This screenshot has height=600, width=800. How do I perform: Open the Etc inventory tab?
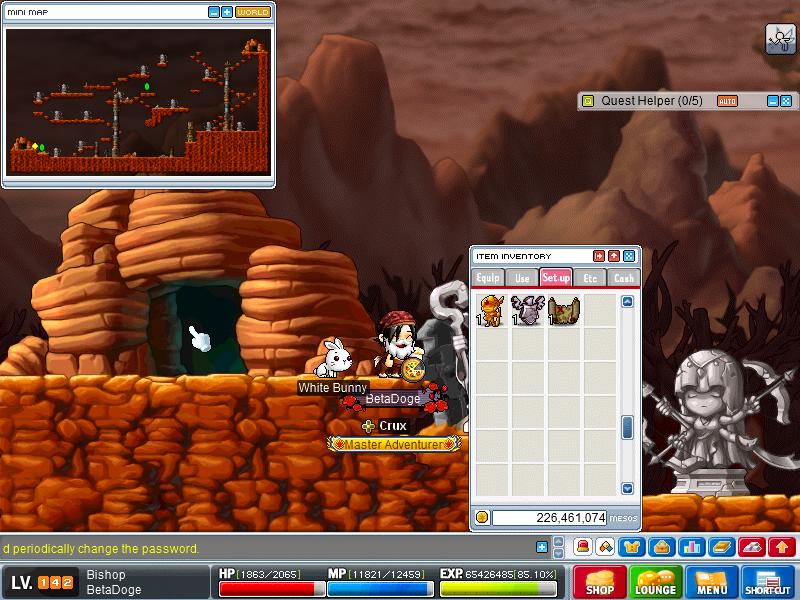point(590,277)
